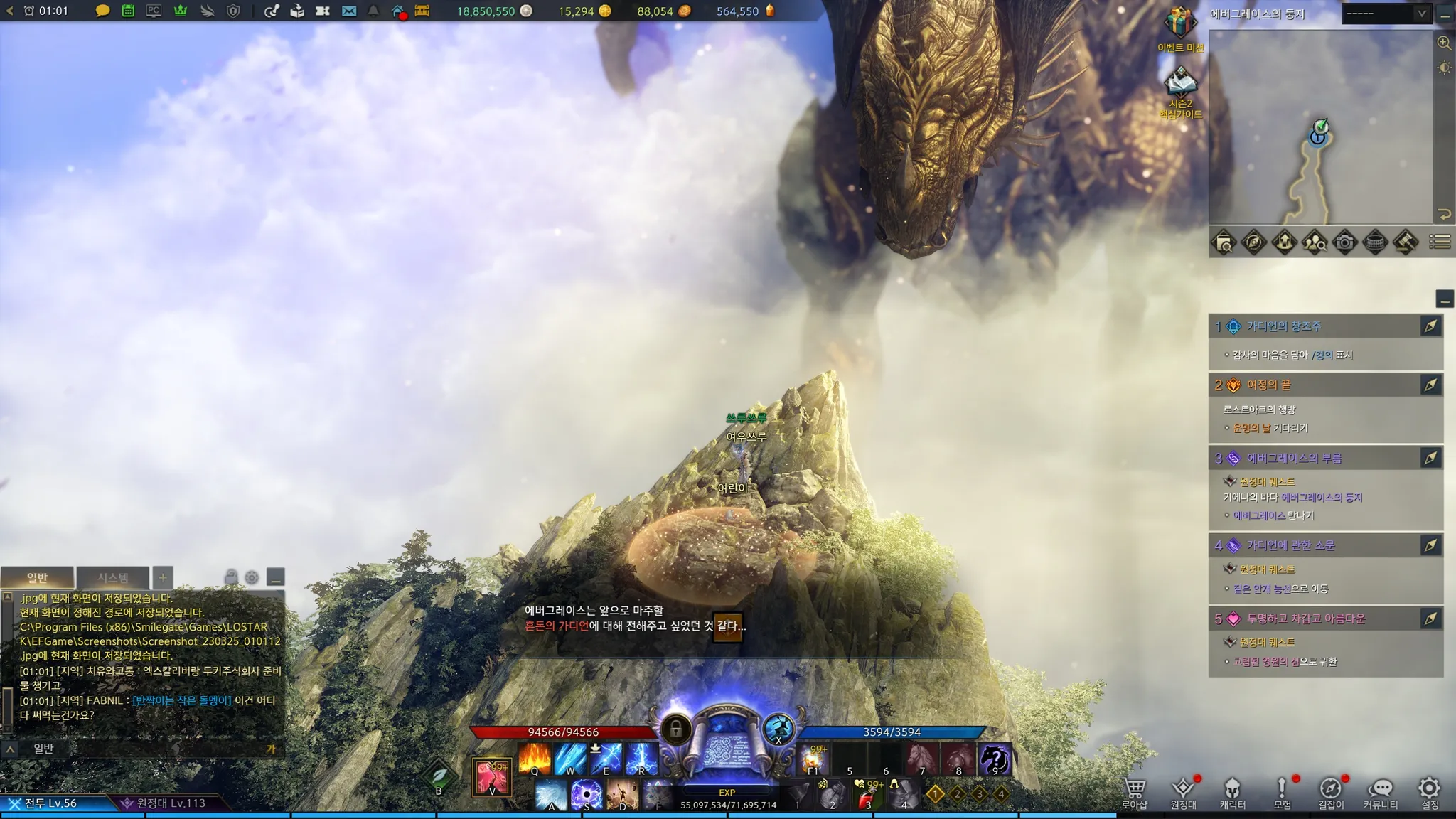
Task: Select the 일반 chat tab
Action: click(x=37, y=577)
